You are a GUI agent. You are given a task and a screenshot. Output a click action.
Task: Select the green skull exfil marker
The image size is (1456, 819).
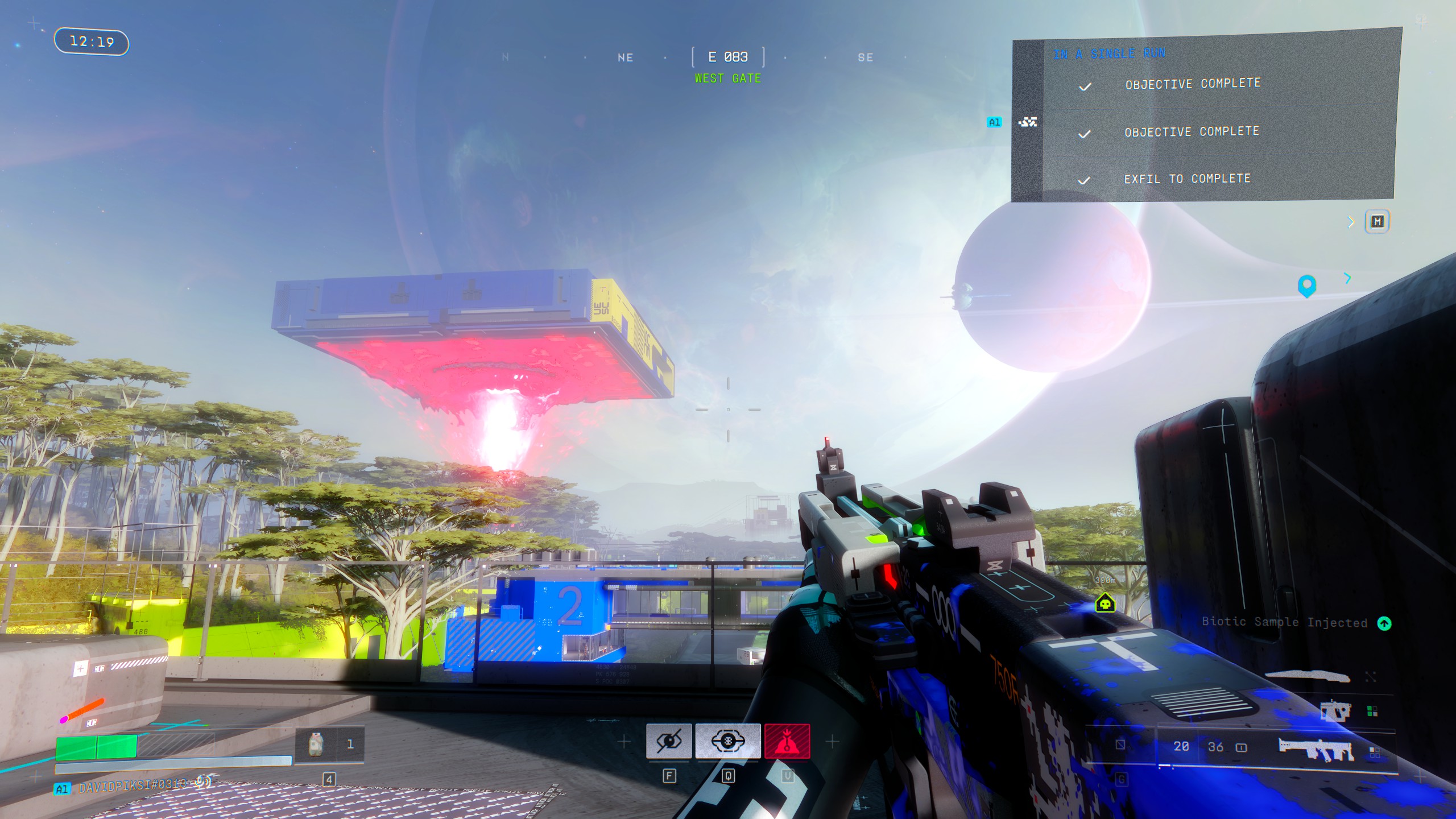coord(1105,603)
